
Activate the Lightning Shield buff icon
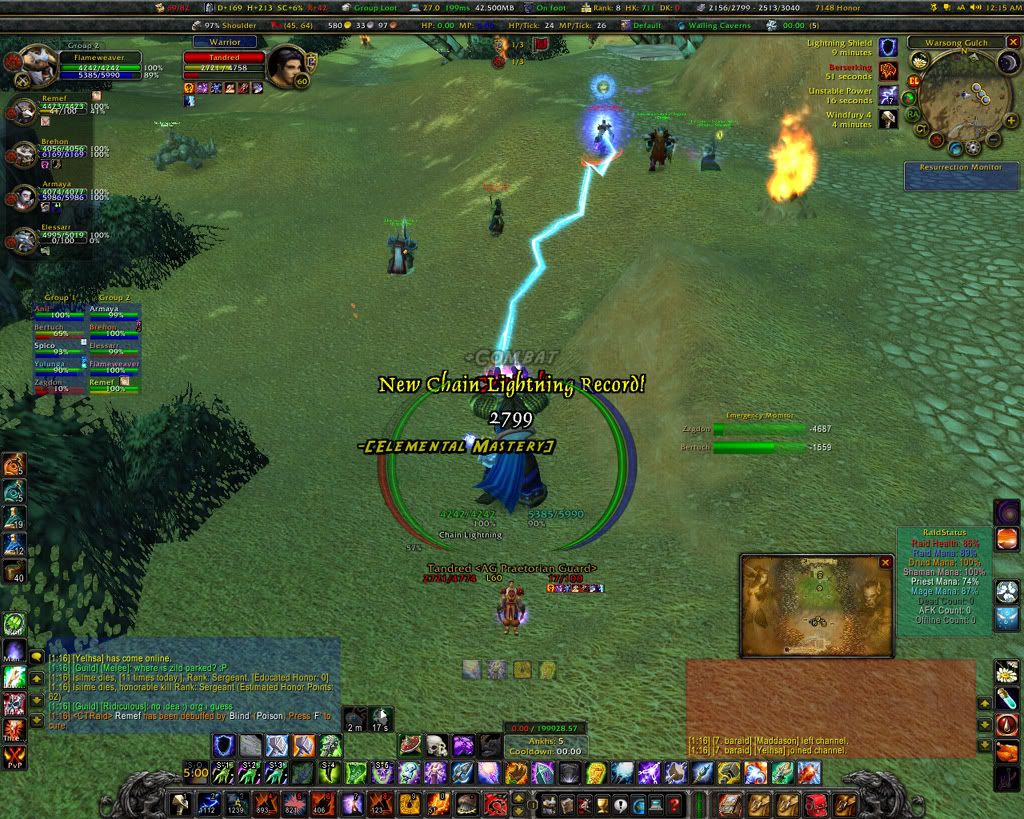(x=888, y=46)
